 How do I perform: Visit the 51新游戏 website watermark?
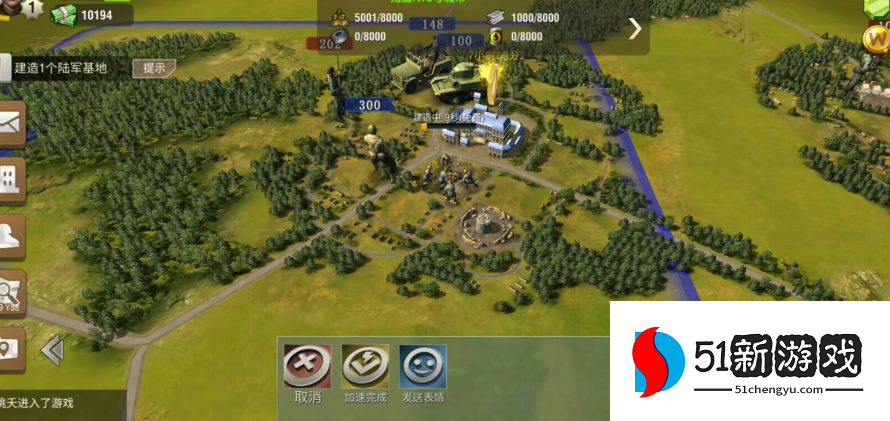[749, 361]
